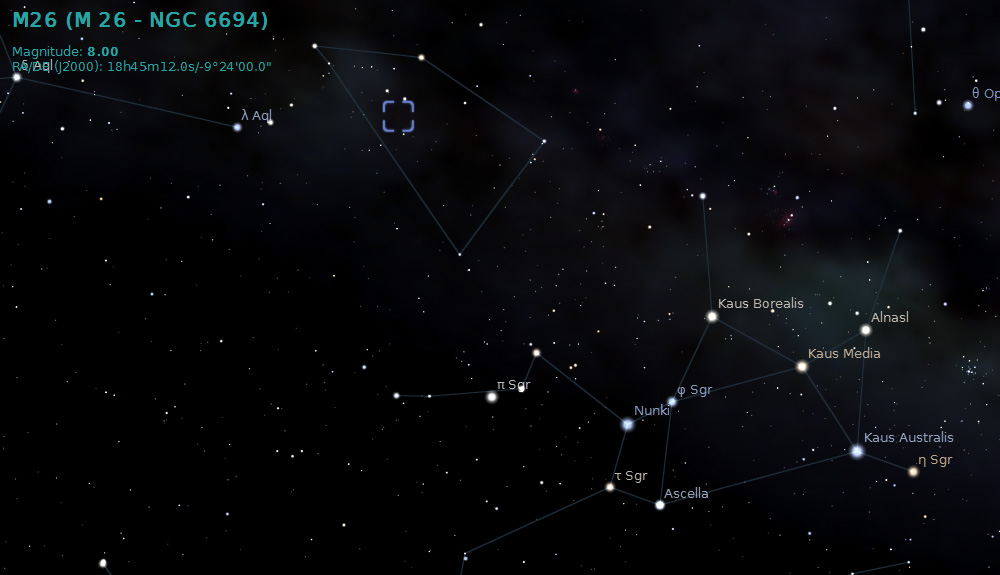1000x575 pixels.
Task: Click the star Kaus Australis
Action: point(857,451)
